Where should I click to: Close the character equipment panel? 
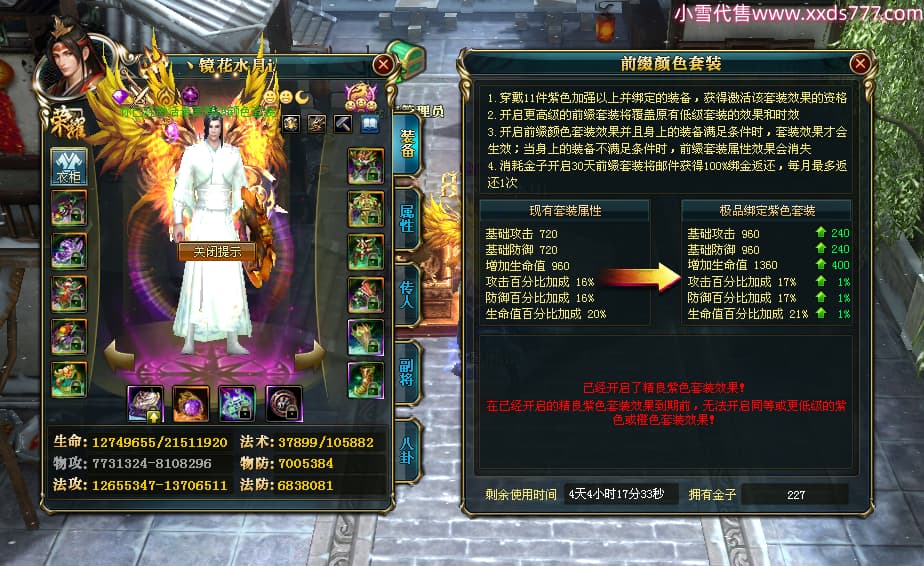382,64
